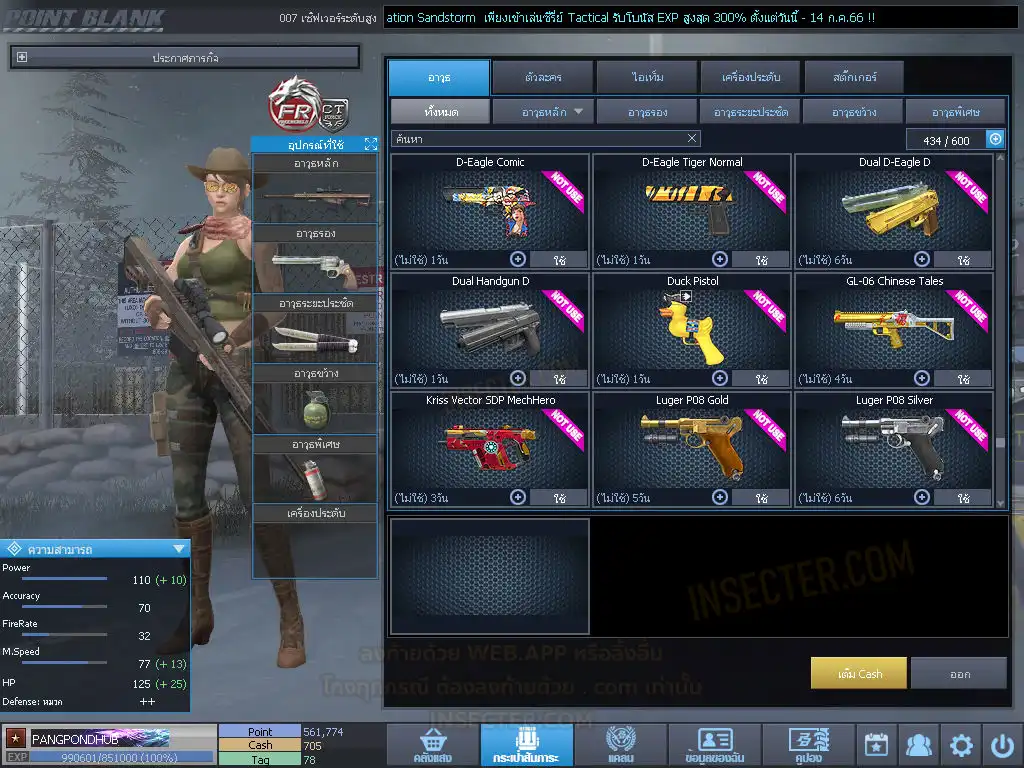Open the settings gear icon
Screen dimensions: 1024x768
point(961,745)
